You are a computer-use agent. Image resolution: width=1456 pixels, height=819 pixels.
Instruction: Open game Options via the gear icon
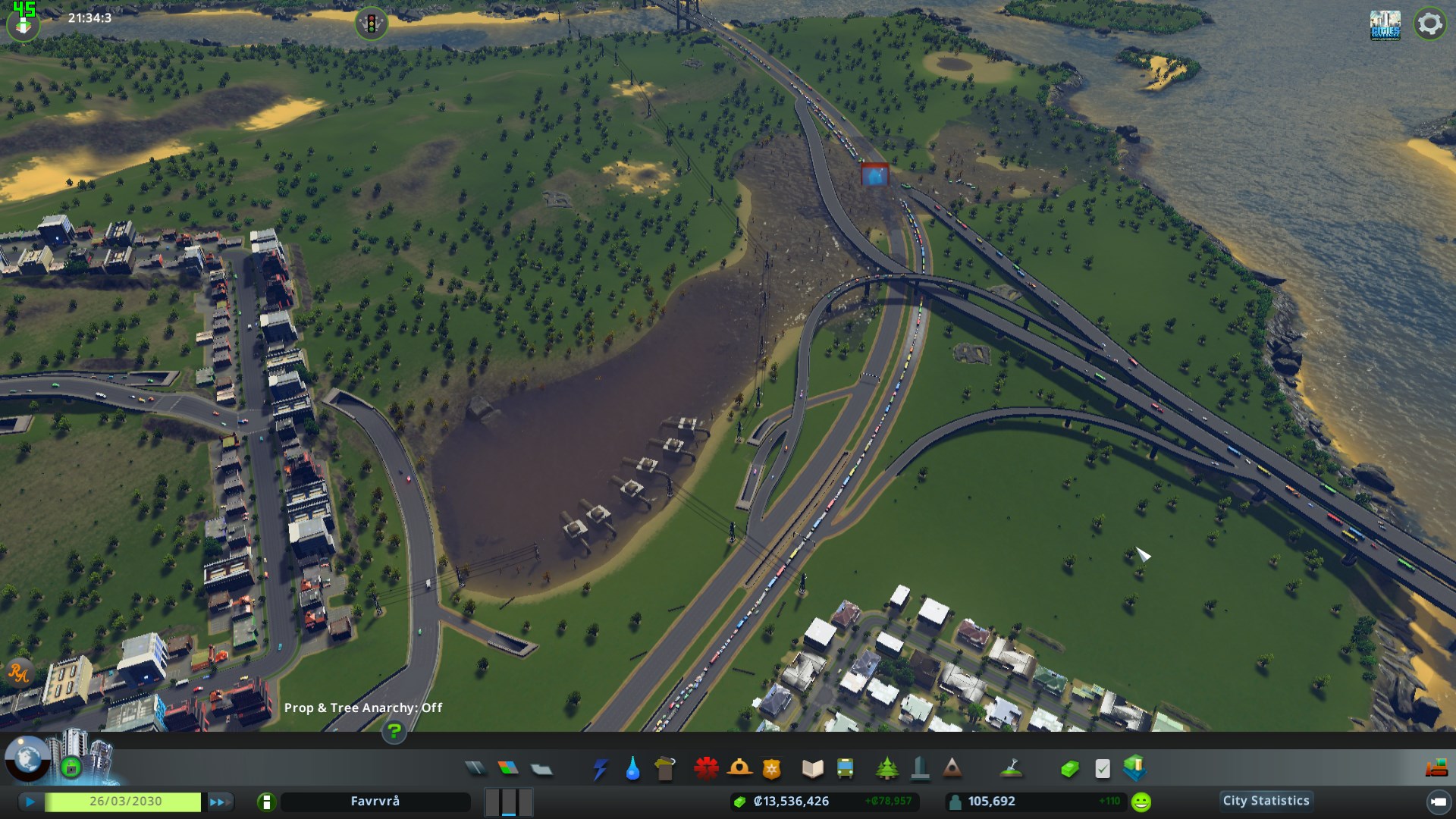(1430, 24)
